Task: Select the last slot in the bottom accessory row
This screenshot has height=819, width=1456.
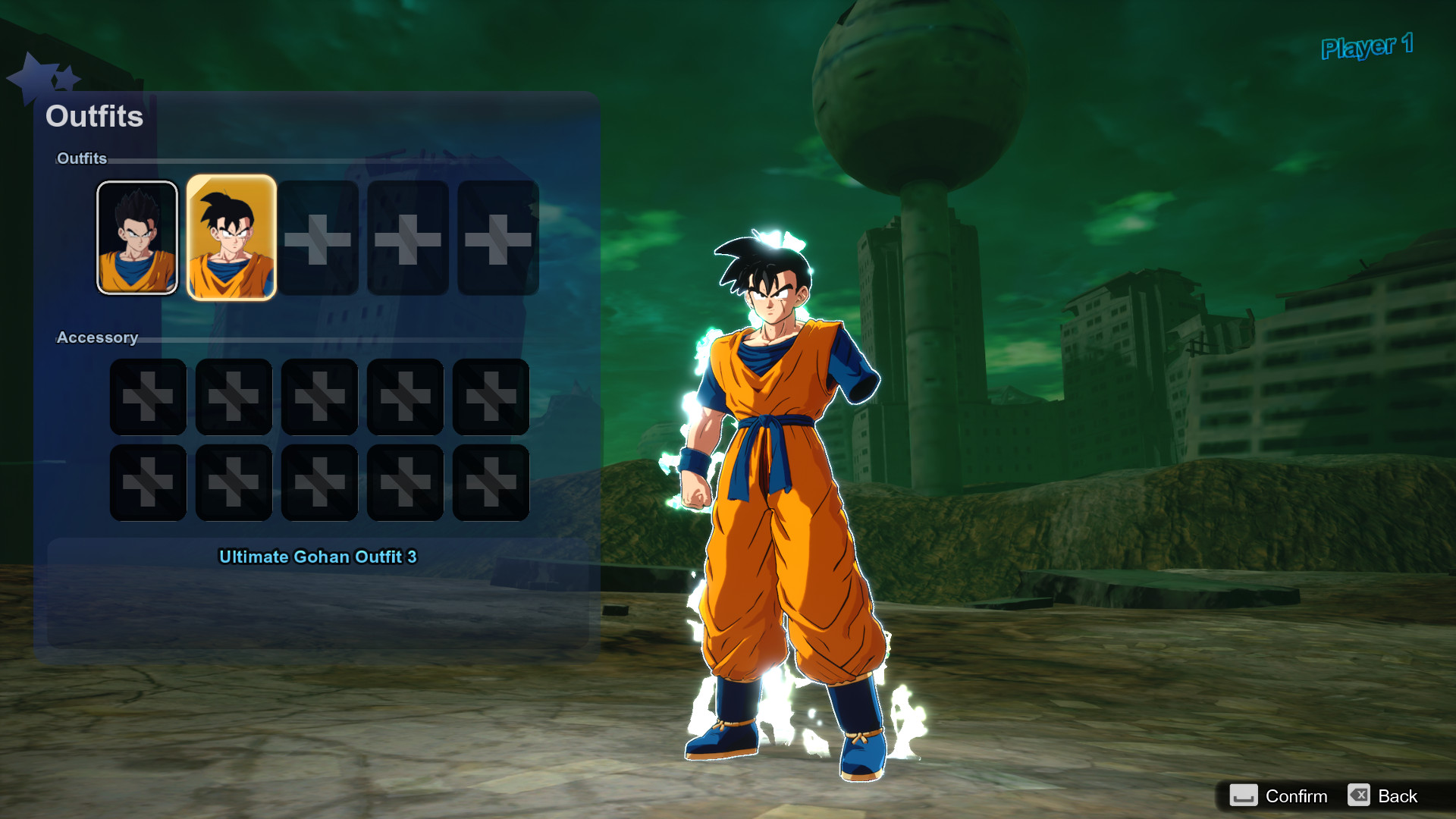Action: click(x=490, y=483)
